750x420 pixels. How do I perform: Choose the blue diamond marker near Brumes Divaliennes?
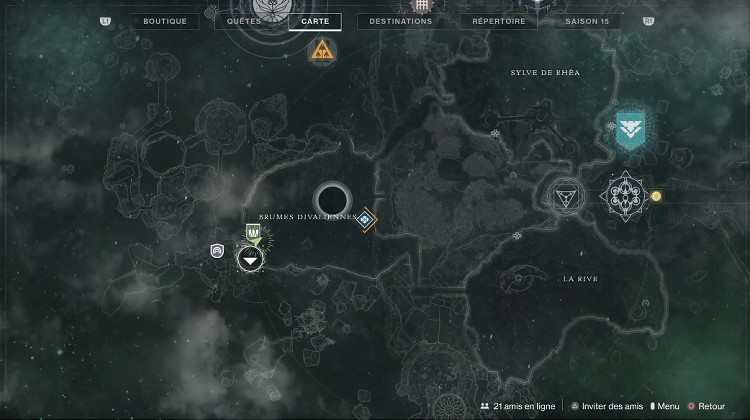pos(367,218)
